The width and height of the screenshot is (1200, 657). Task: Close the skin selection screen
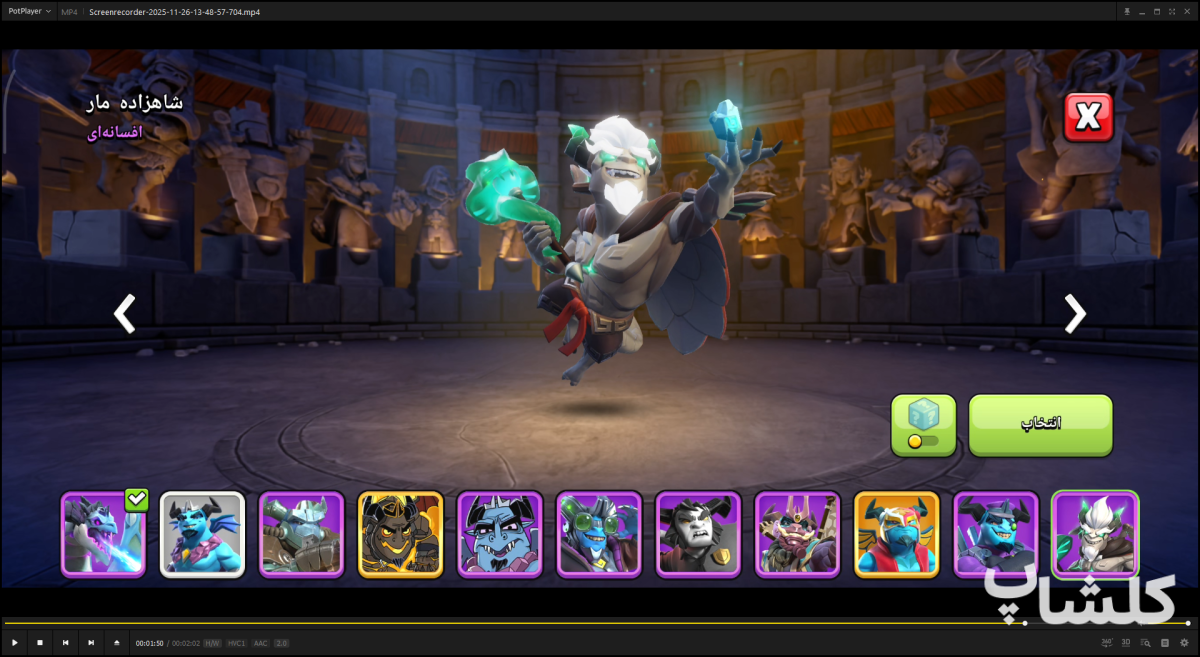(1088, 118)
